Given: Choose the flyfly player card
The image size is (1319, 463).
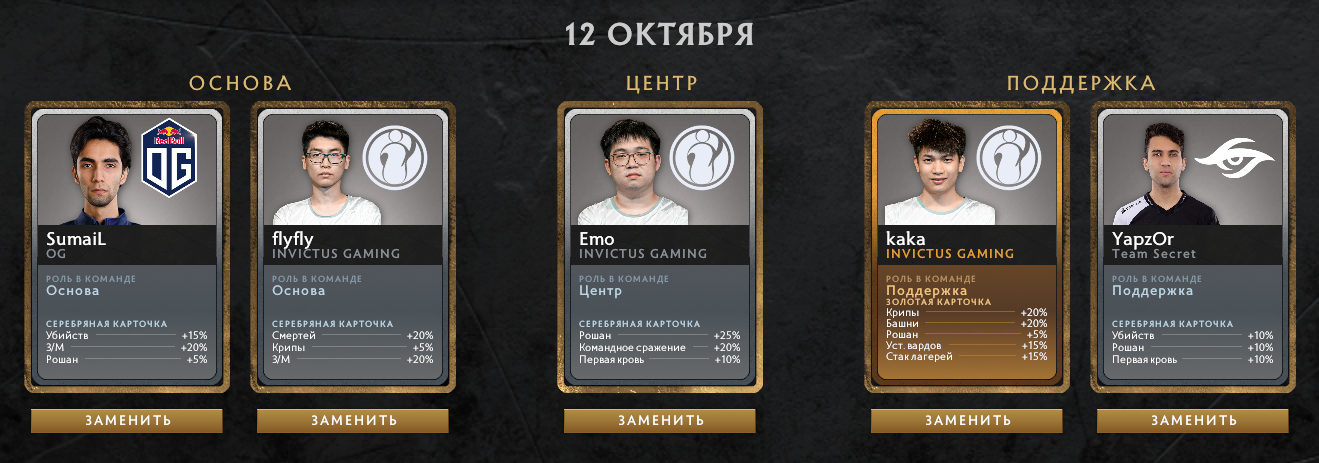Looking at the screenshot, I should [x=353, y=247].
